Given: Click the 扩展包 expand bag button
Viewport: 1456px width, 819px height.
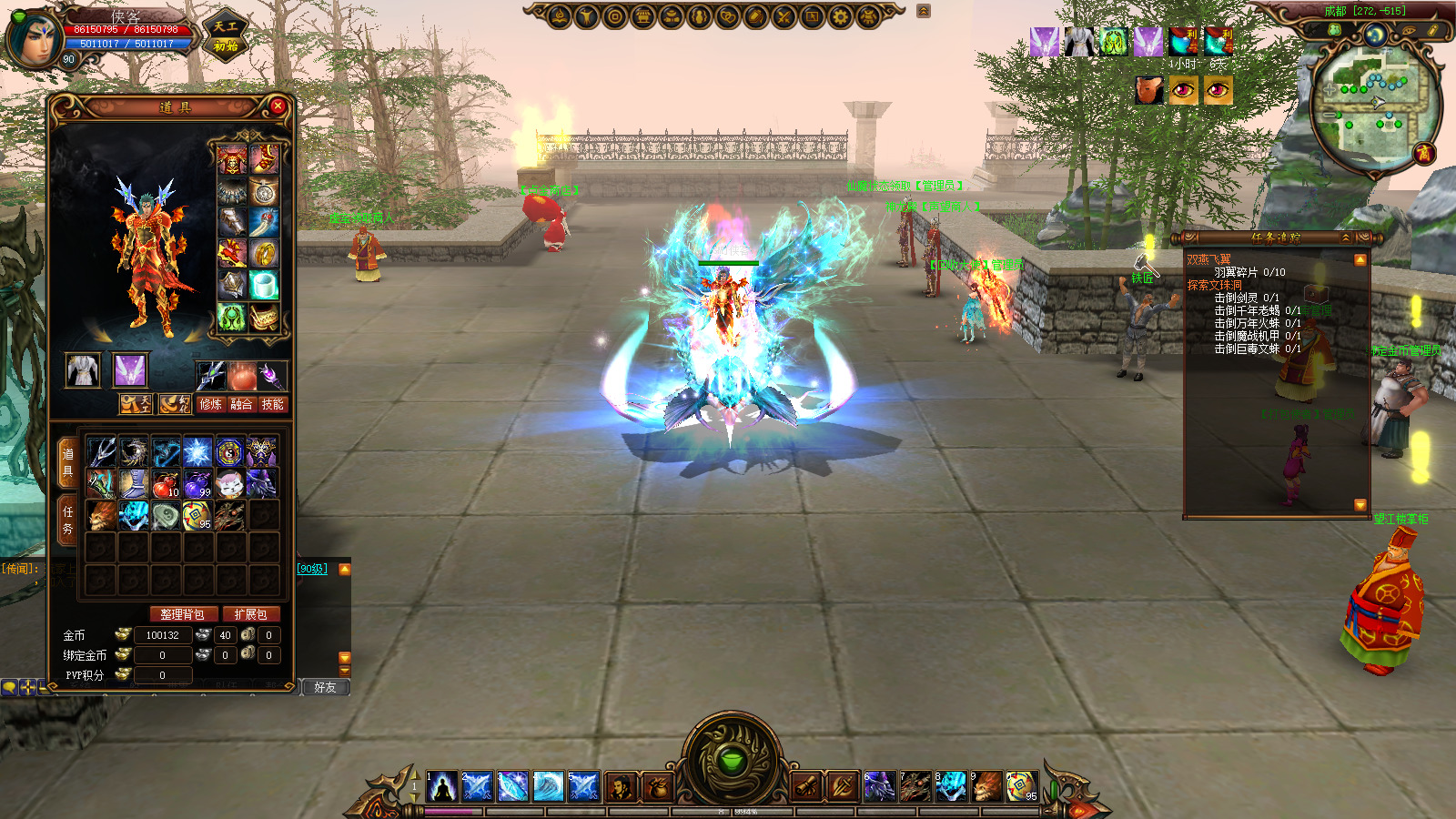Looking at the screenshot, I should point(250,614).
